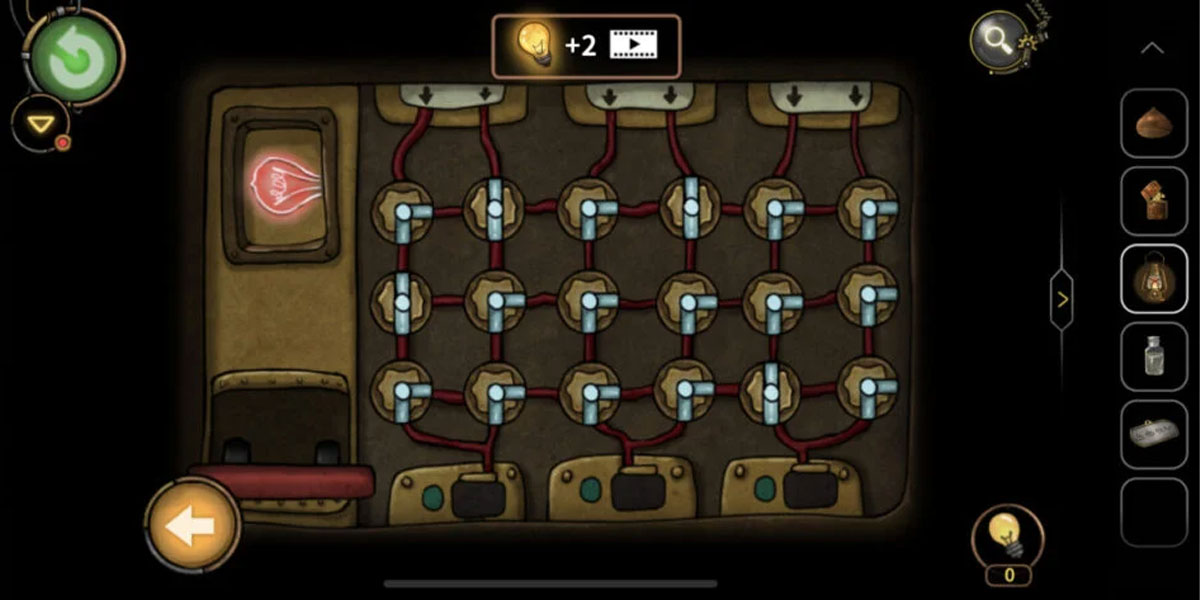Tap the green circular reset arrow button
This screenshot has height=600, width=1200.
tap(75, 60)
